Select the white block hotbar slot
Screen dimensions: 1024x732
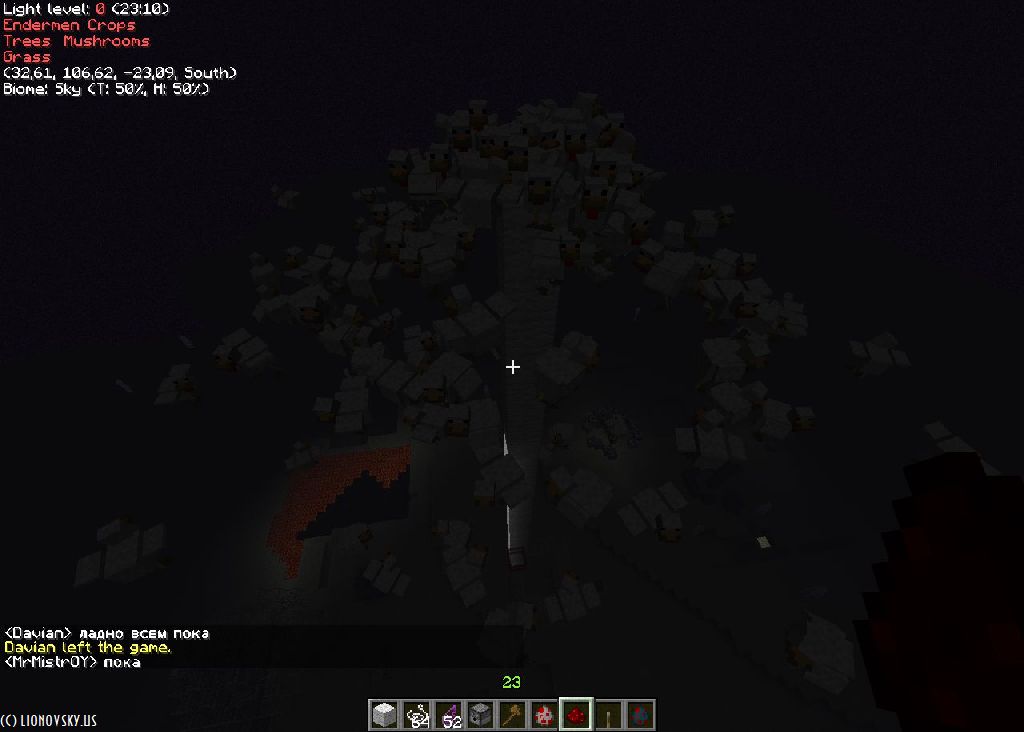384,715
